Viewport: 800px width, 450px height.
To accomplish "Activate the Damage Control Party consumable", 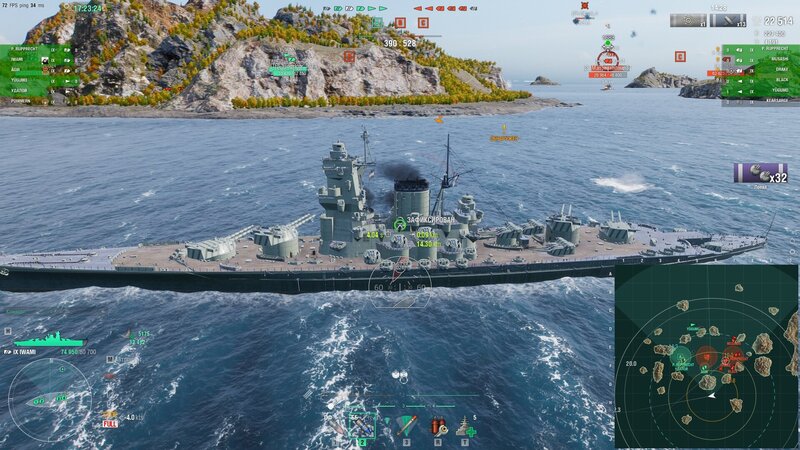I will pos(439,427).
